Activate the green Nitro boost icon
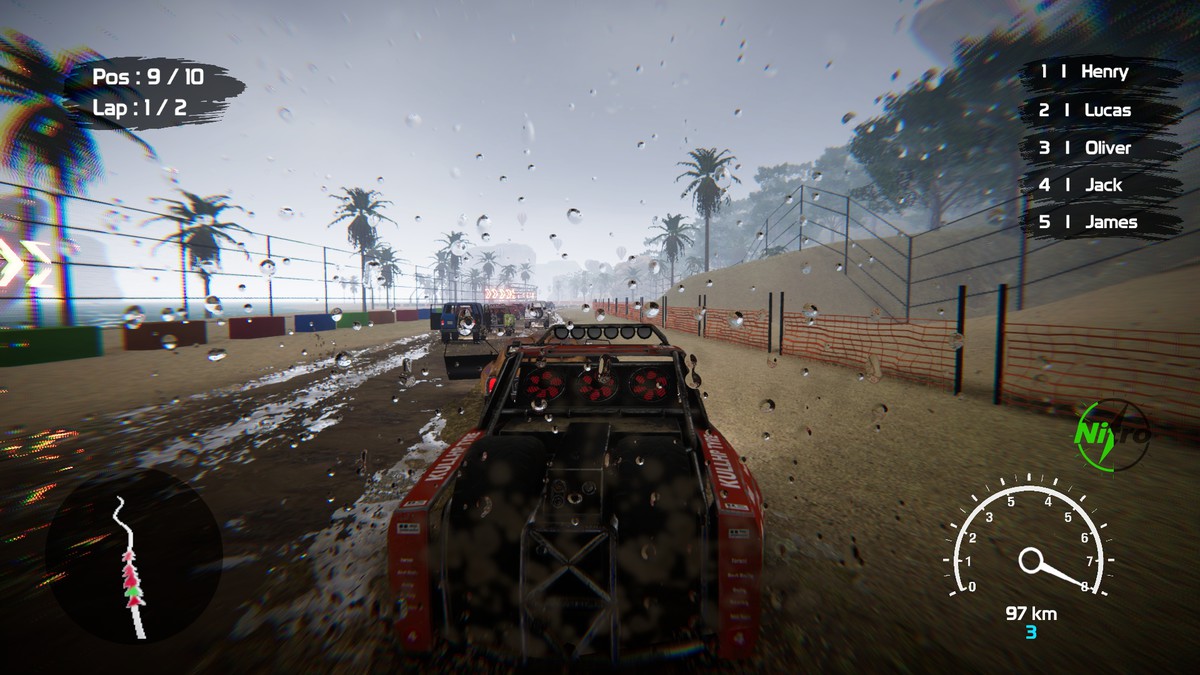Viewport: 1200px width, 675px height. (x=1111, y=434)
